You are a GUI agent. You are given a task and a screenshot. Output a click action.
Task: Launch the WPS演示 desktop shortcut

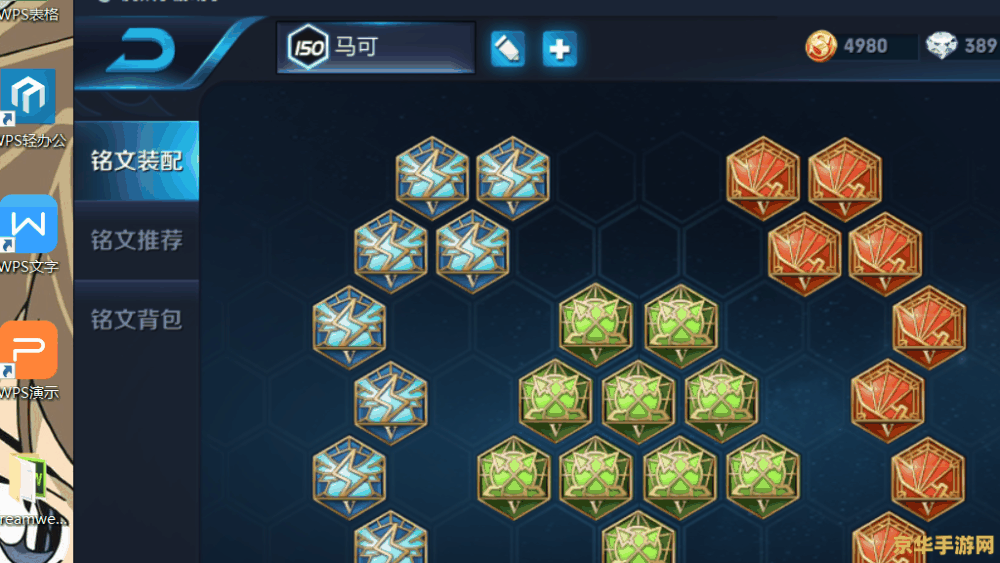tap(29, 352)
